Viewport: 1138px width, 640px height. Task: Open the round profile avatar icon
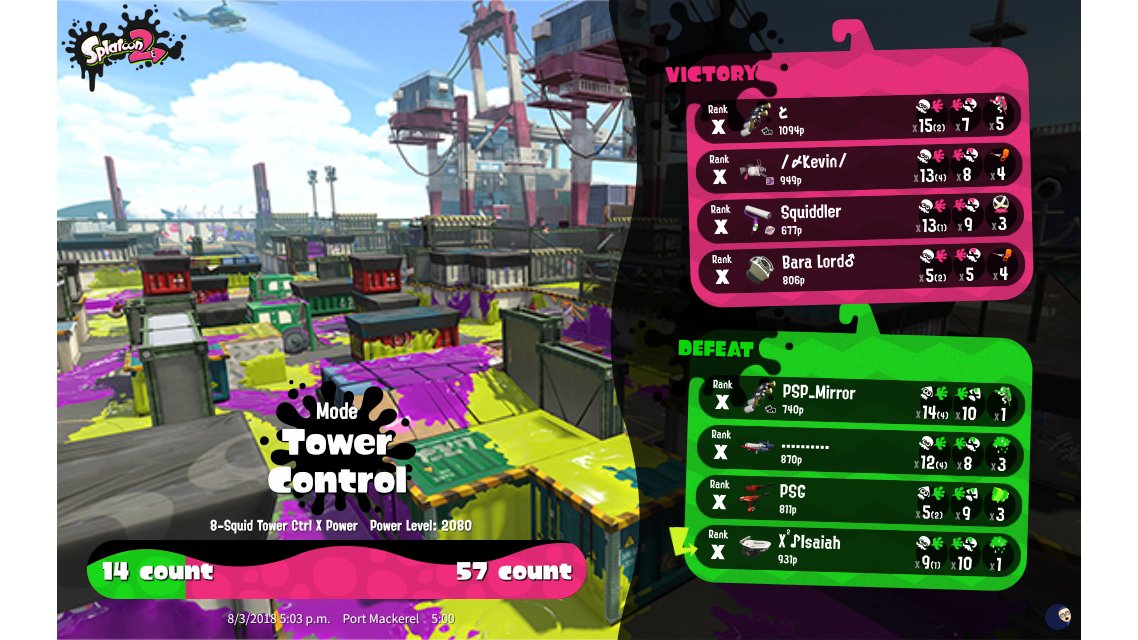point(1058,616)
